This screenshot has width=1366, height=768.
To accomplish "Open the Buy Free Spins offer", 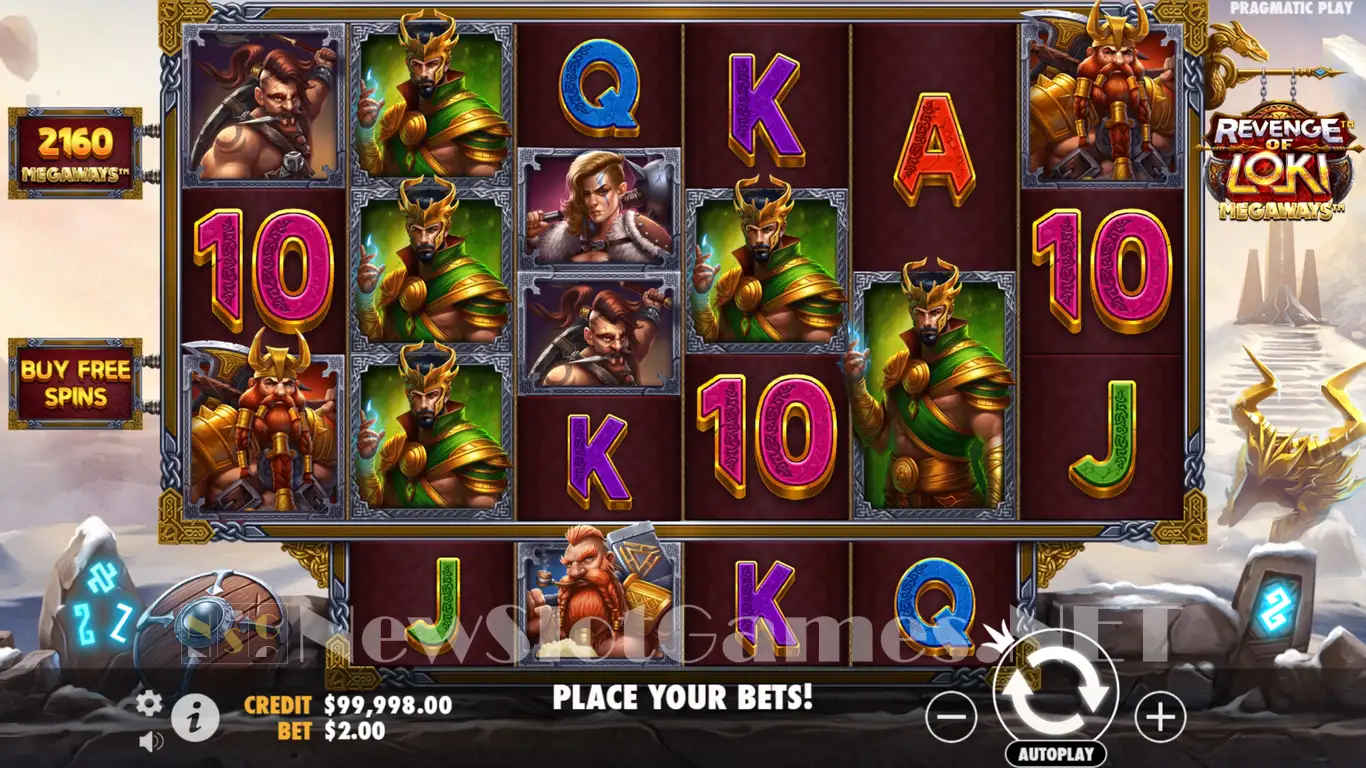I will 76,384.
